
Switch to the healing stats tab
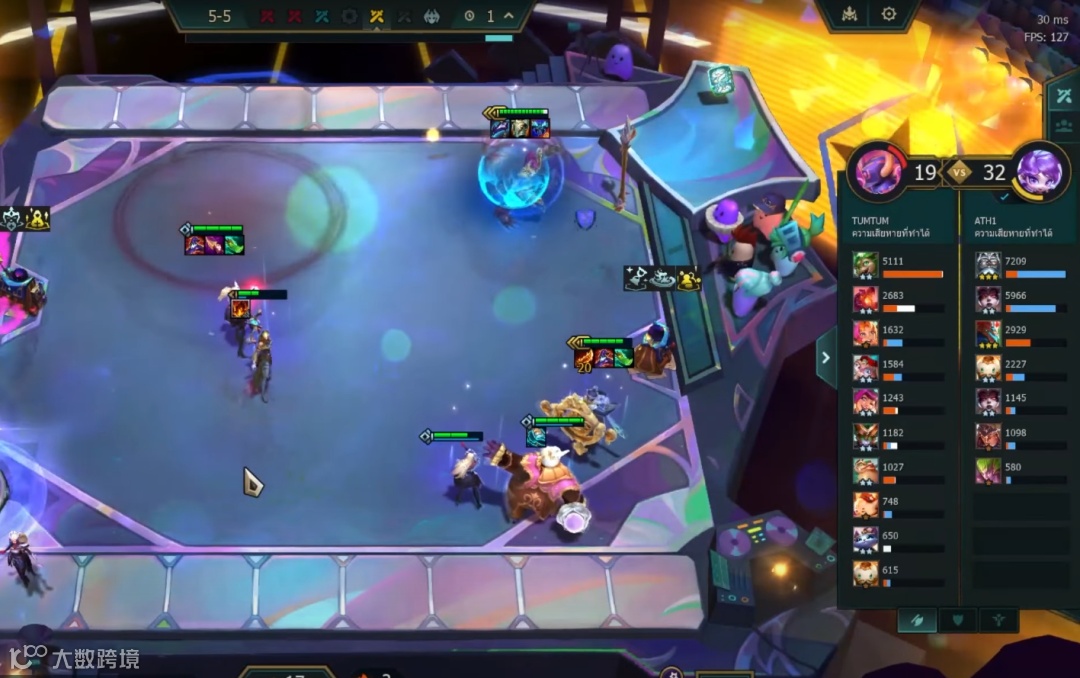pos(997,620)
